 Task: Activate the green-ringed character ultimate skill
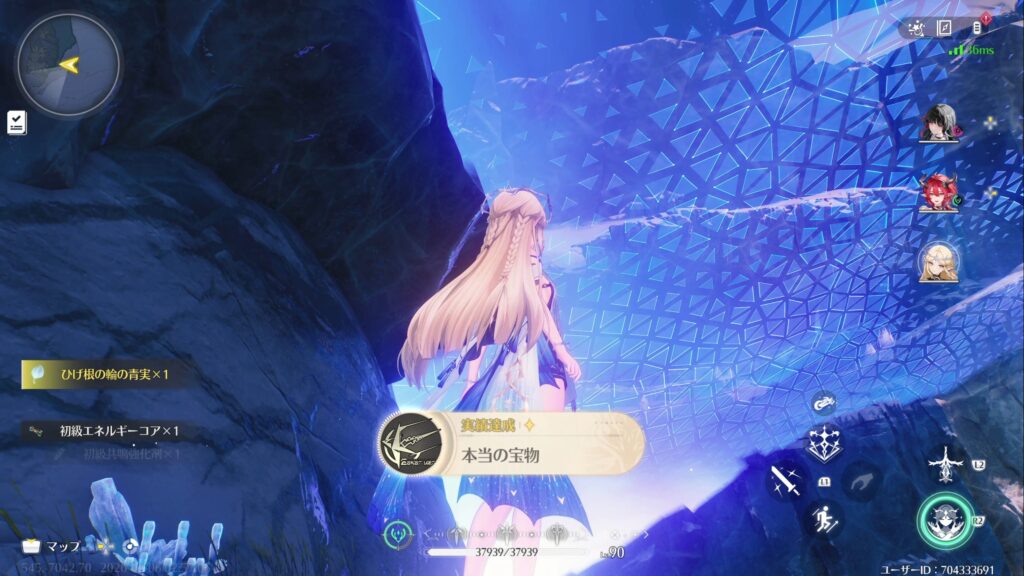946,521
